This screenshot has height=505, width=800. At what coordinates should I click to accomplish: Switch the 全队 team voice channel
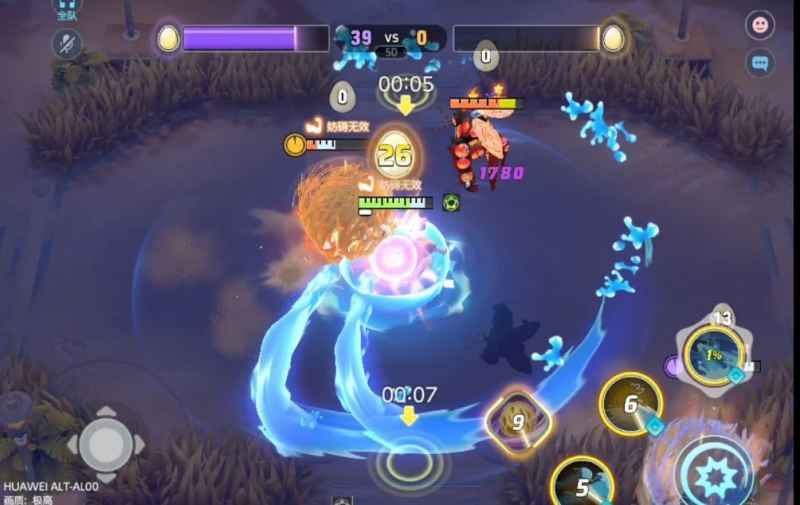(67, 10)
